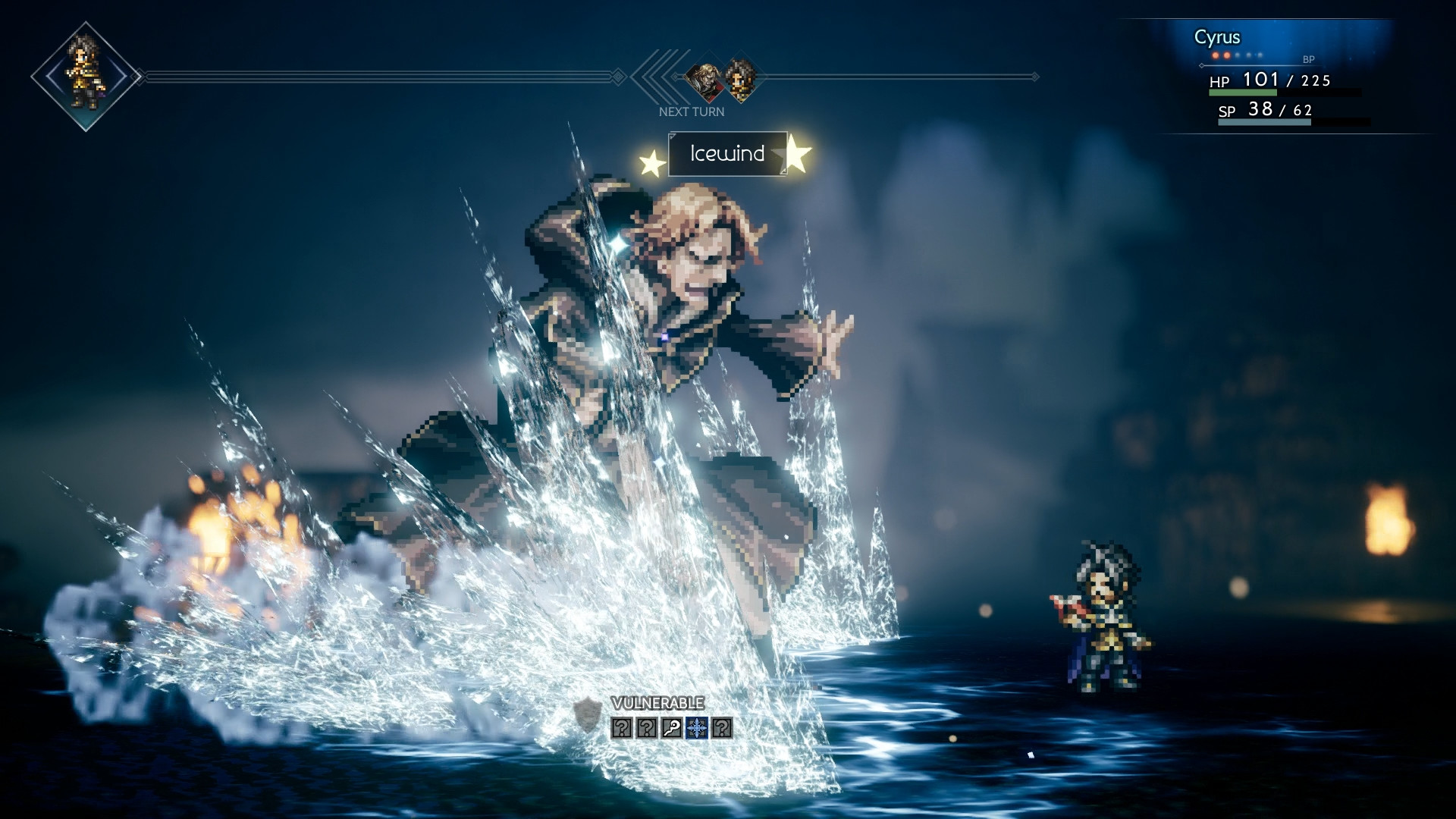
Task: Click Cyrus's portrait in the turn order bar
Action: coord(740,78)
